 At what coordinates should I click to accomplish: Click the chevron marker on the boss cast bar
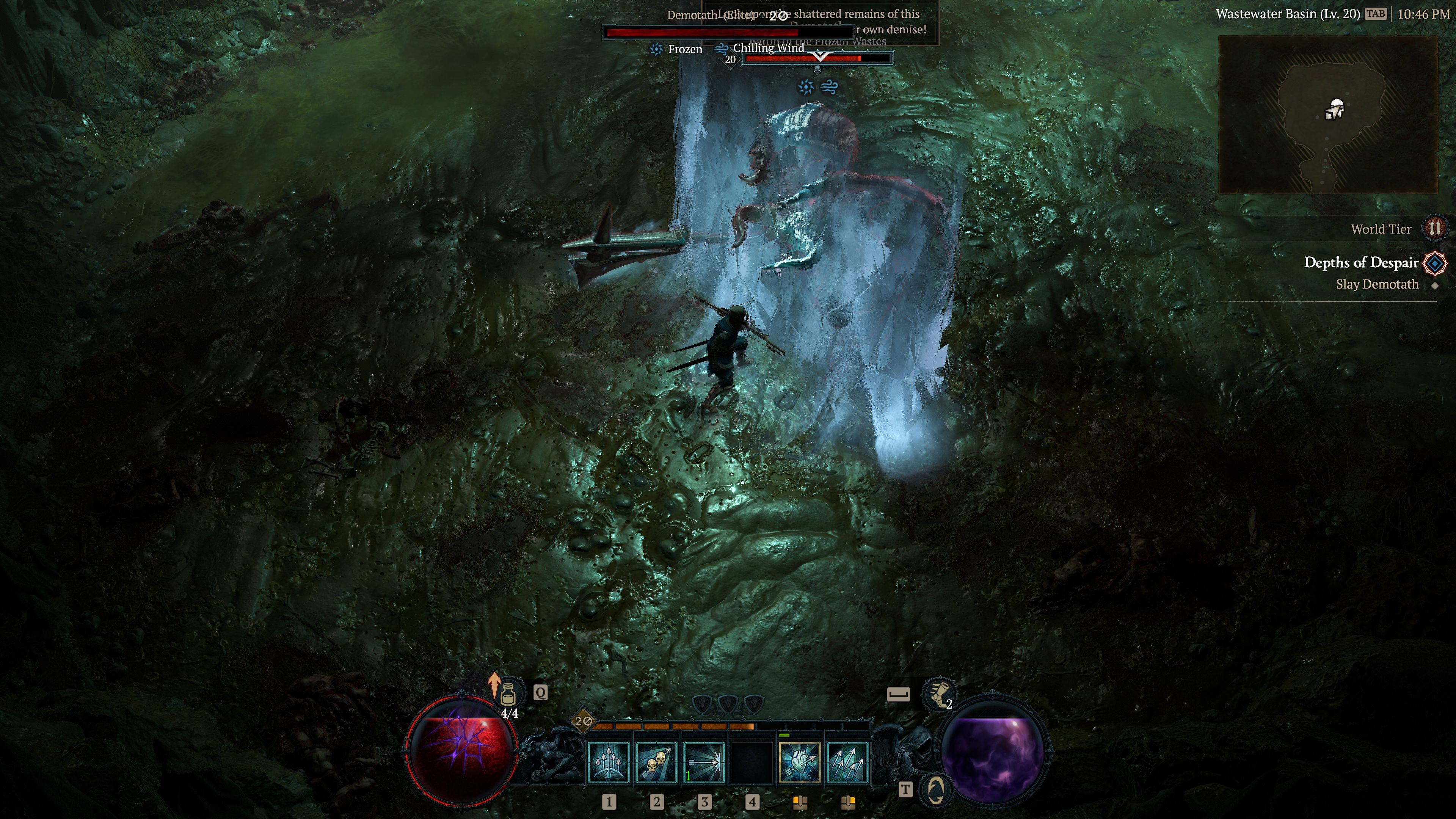coord(820,58)
